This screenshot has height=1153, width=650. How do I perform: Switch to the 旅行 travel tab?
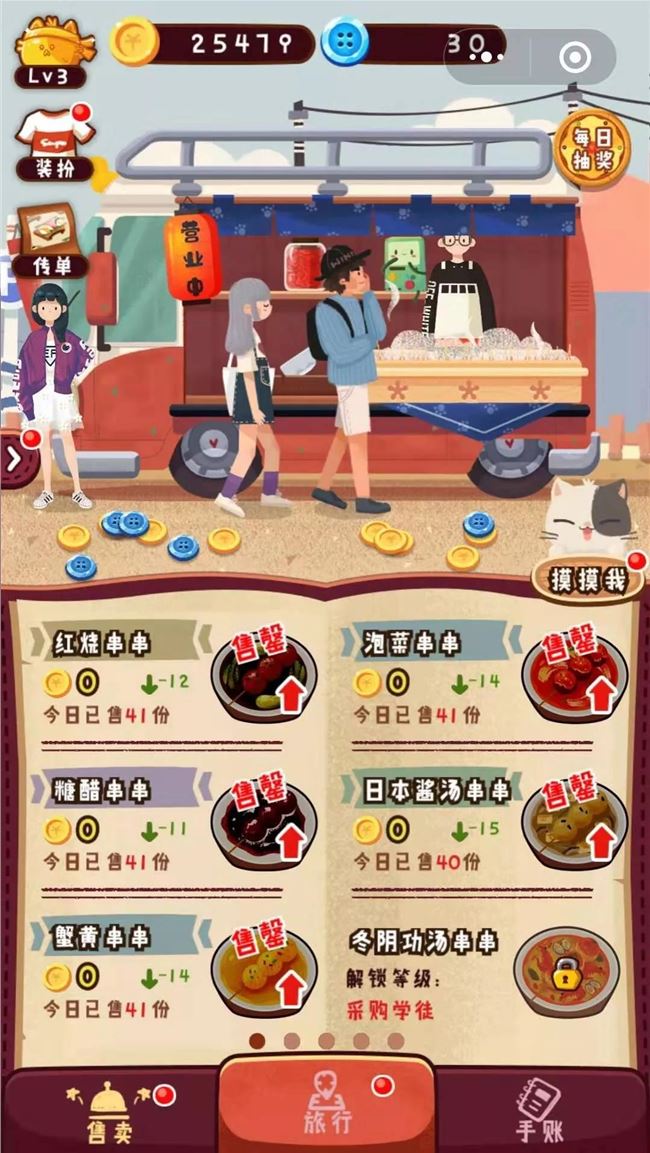pyautogui.click(x=327, y=1105)
